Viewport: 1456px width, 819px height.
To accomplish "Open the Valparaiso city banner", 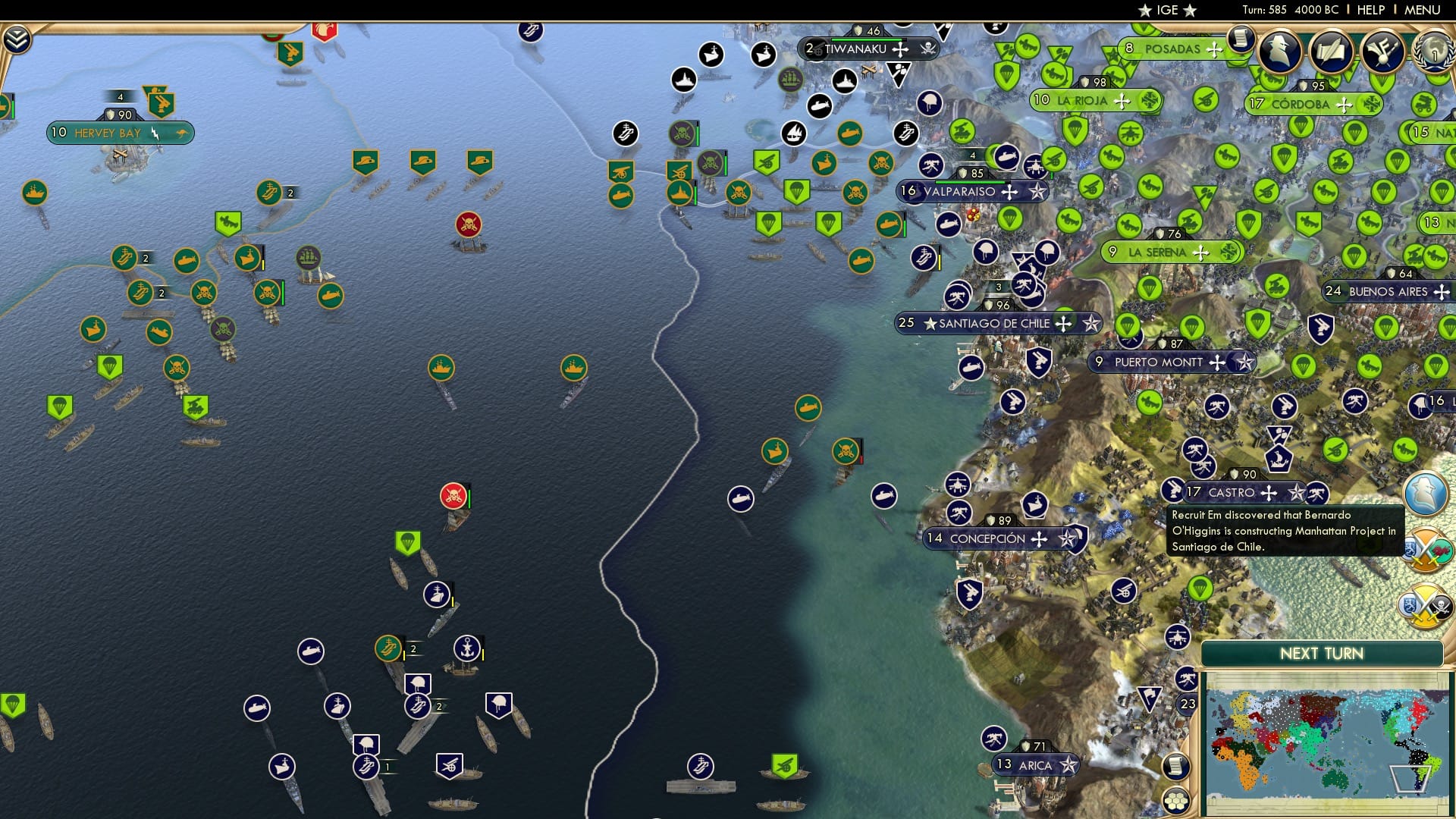I will click(962, 192).
